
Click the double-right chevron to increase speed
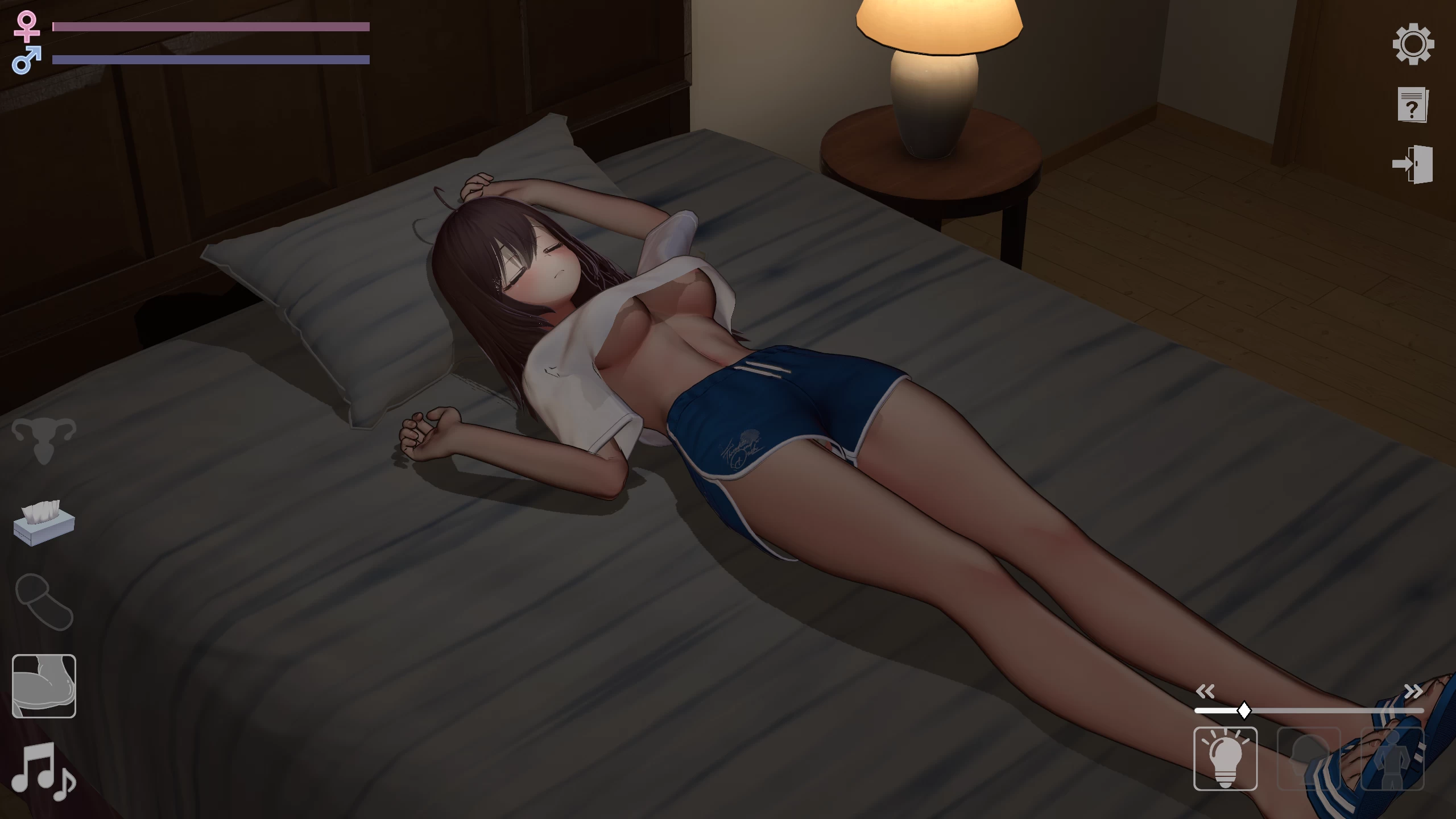tap(1413, 691)
